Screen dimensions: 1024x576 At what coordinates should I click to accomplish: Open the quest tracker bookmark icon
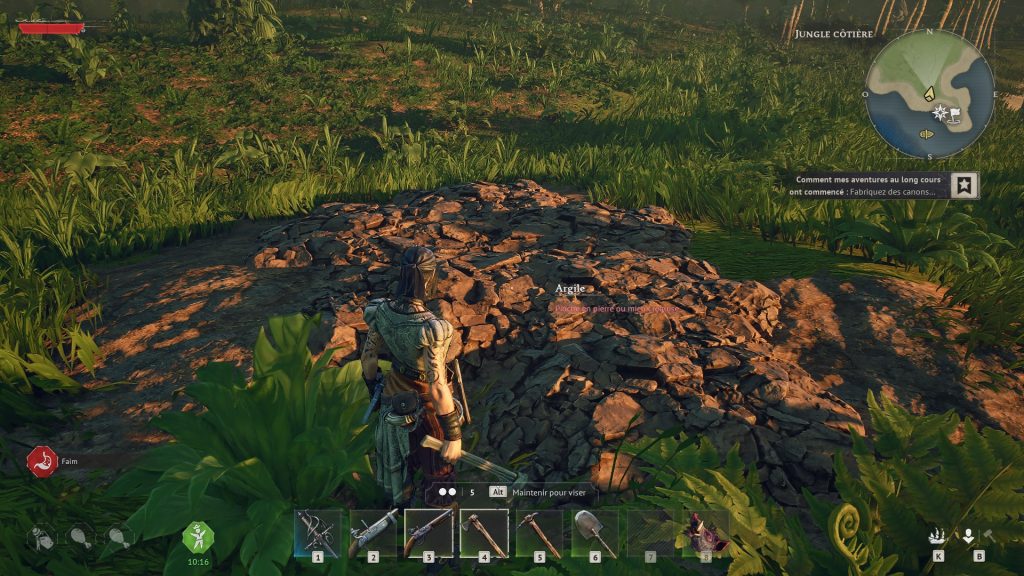click(x=965, y=185)
